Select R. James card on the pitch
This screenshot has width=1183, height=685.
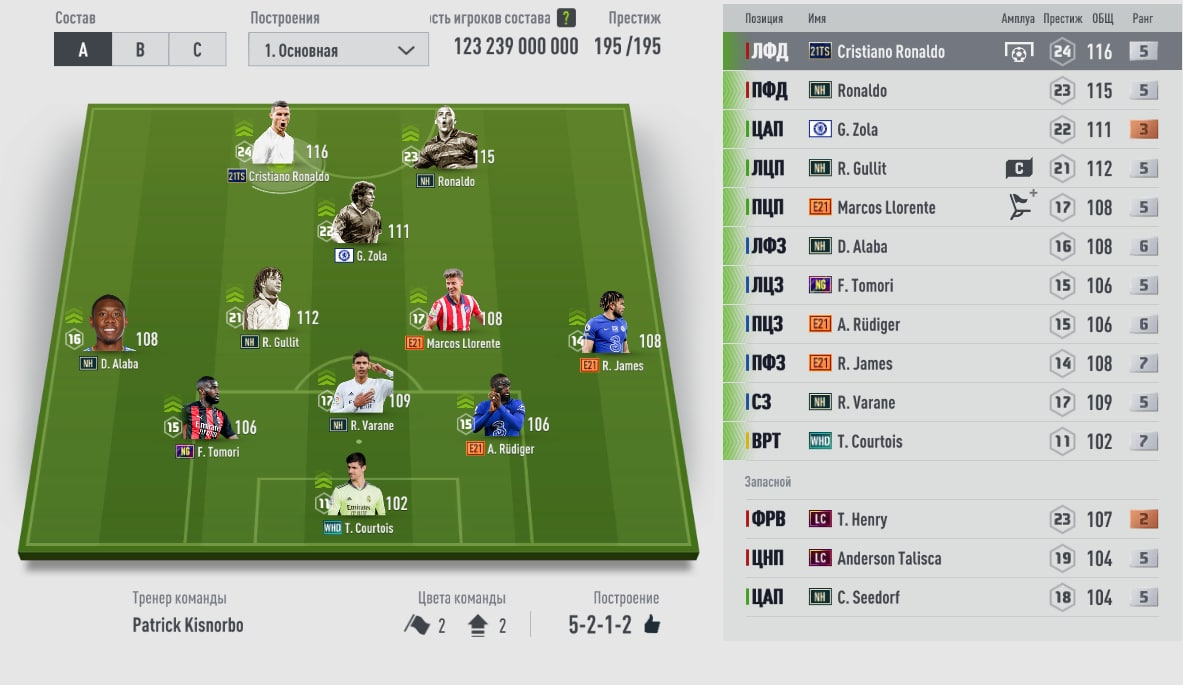(611, 325)
